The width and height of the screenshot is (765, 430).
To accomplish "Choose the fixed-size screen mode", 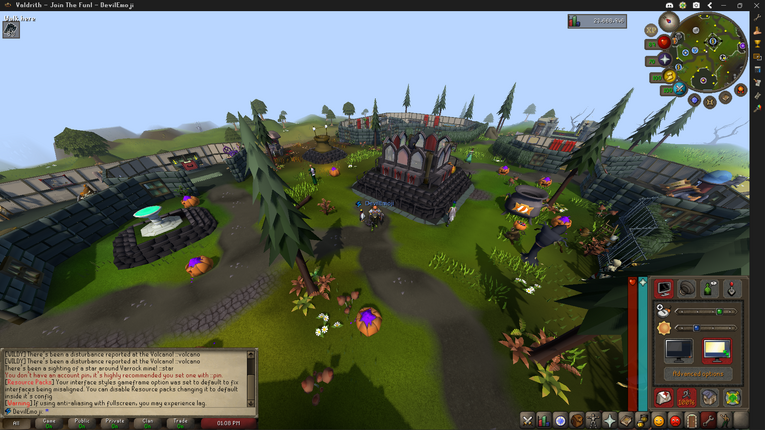I will (x=679, y=351).
